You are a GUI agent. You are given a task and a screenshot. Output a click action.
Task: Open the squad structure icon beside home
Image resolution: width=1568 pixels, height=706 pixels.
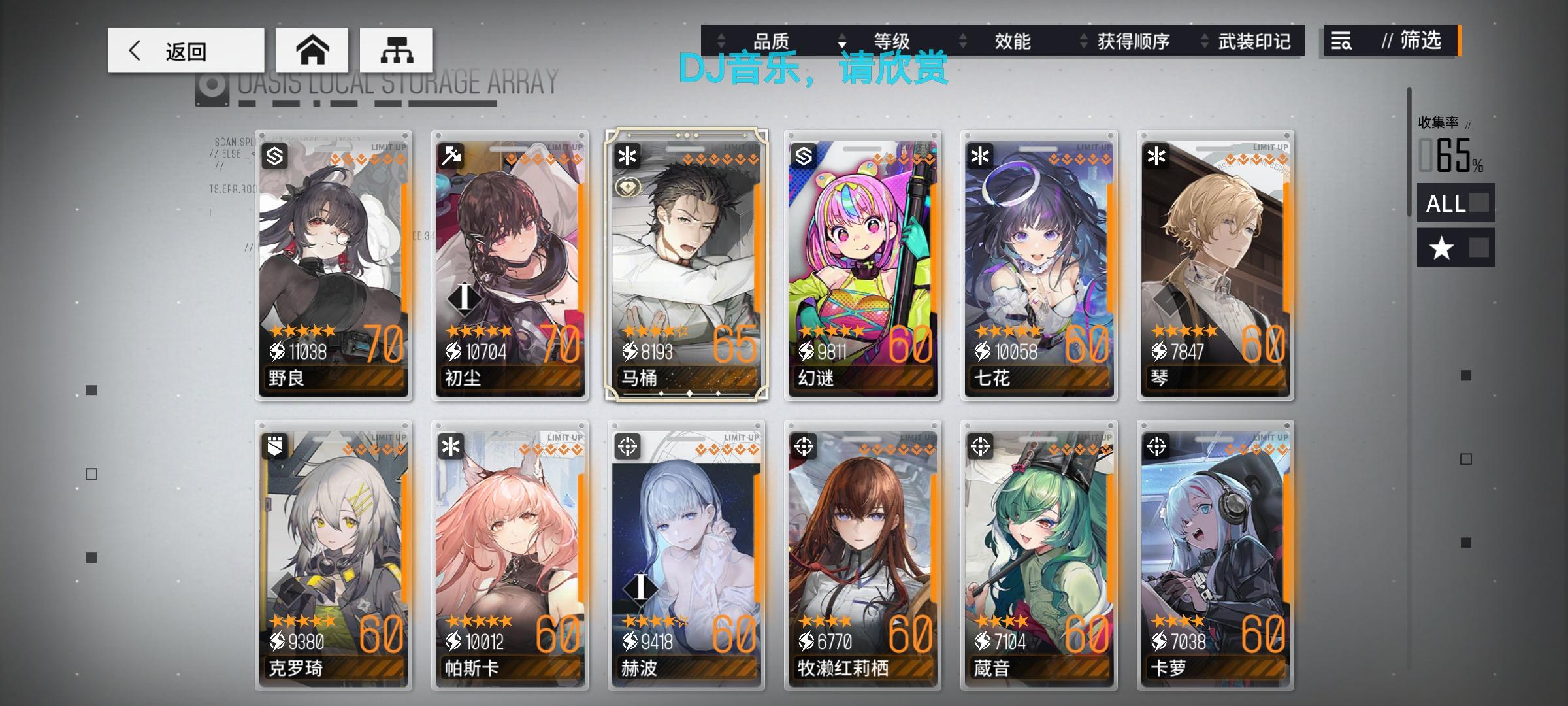pos(395,49)
